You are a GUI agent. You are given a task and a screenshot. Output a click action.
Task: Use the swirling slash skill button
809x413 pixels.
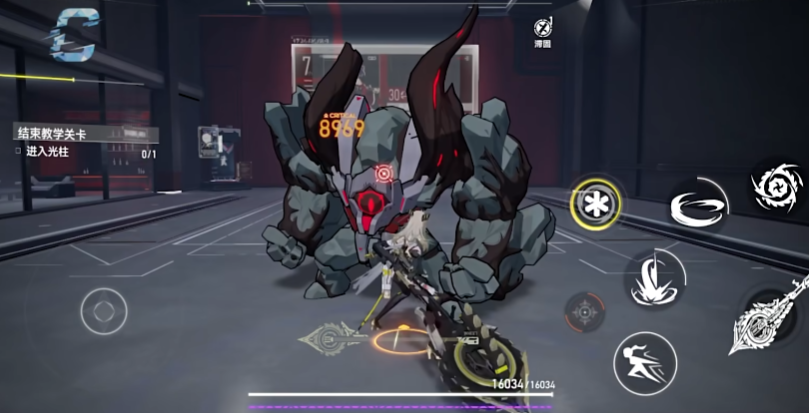point(696,206)
